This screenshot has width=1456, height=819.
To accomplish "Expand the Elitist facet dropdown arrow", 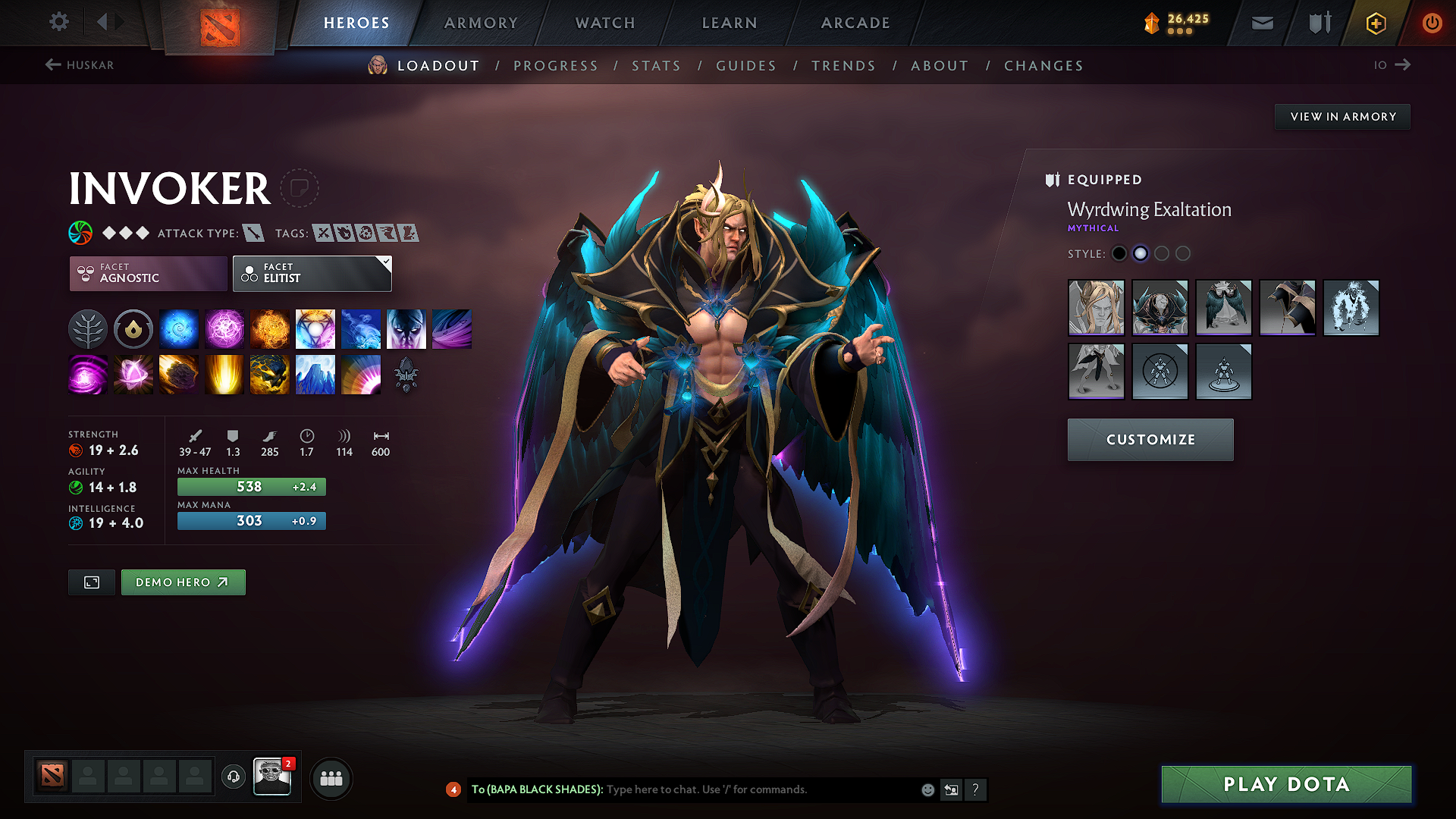I will pyautogui.click(x=387, y=262).
